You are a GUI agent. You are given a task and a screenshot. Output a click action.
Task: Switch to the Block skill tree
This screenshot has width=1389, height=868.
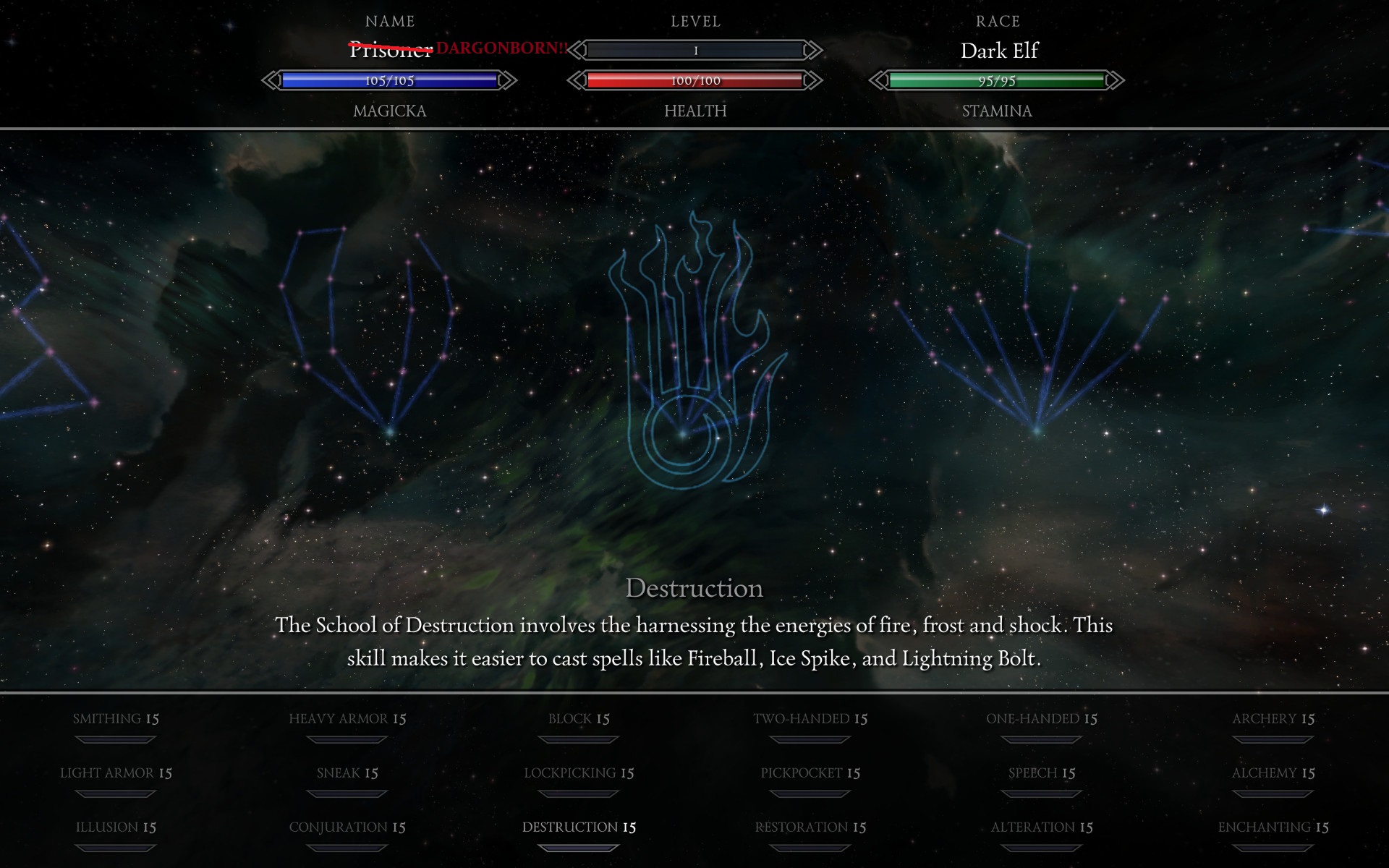[x=579, y=719]
